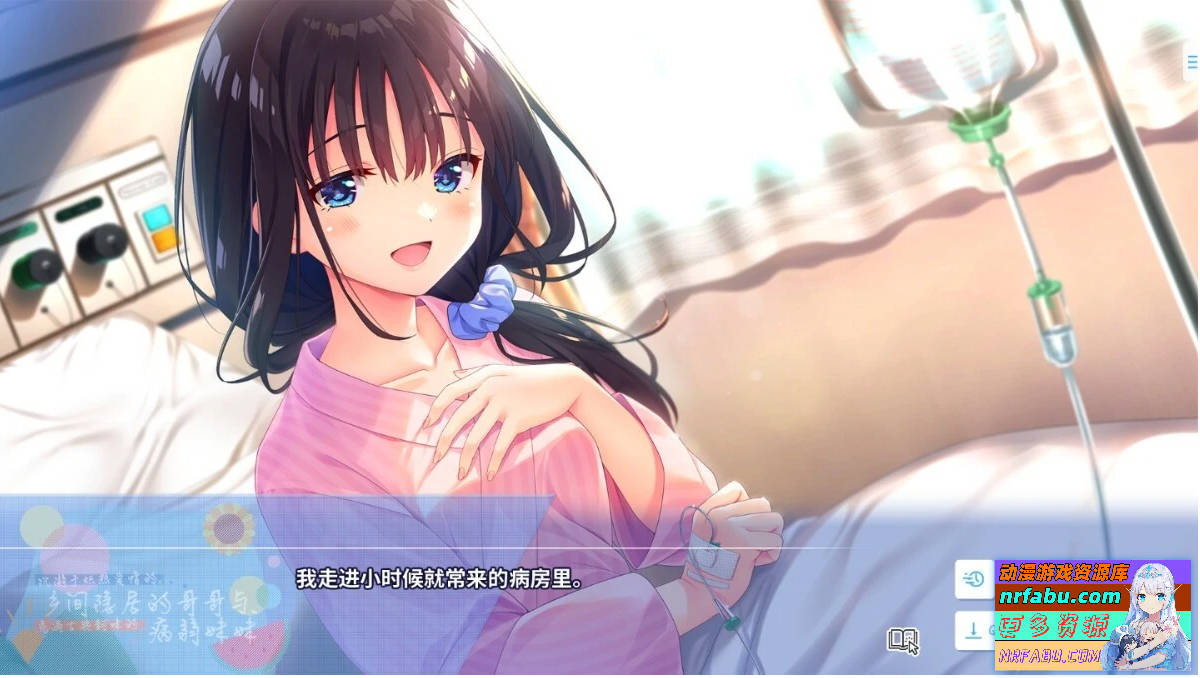This screenshot has height=678, width=1200.
Task: Click the fast-forward clock button
Action: 974,578
